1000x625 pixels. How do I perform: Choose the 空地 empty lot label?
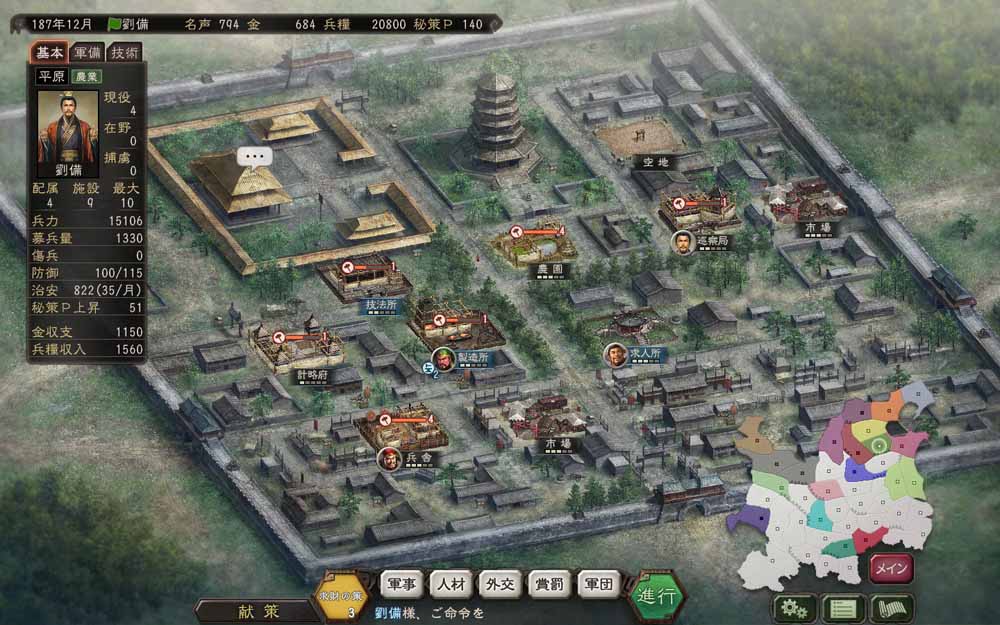point(656,161)
